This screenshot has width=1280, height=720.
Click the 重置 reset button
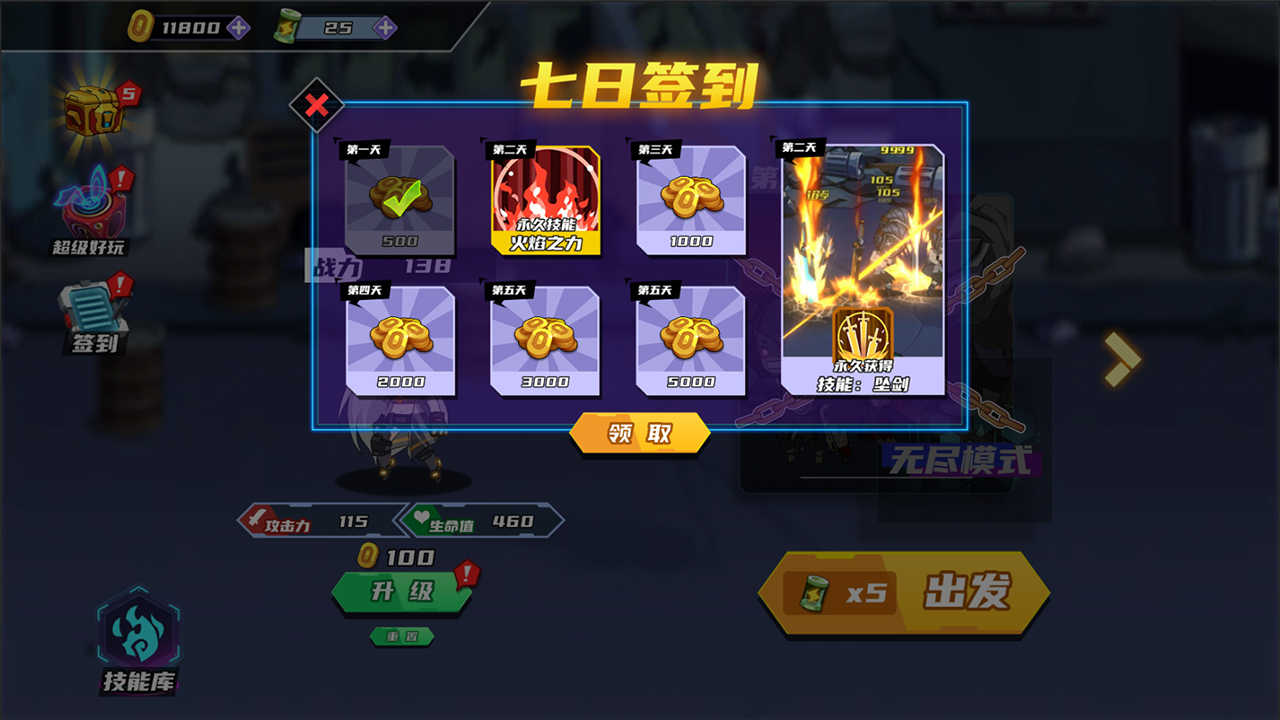401,636
